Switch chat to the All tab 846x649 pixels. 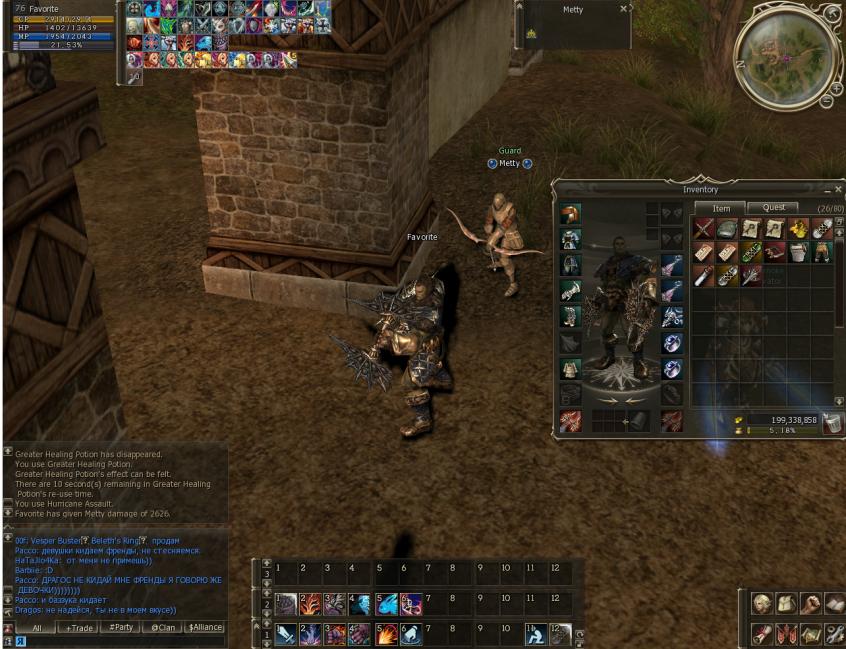pyautogui.click(x=36, y=628)
